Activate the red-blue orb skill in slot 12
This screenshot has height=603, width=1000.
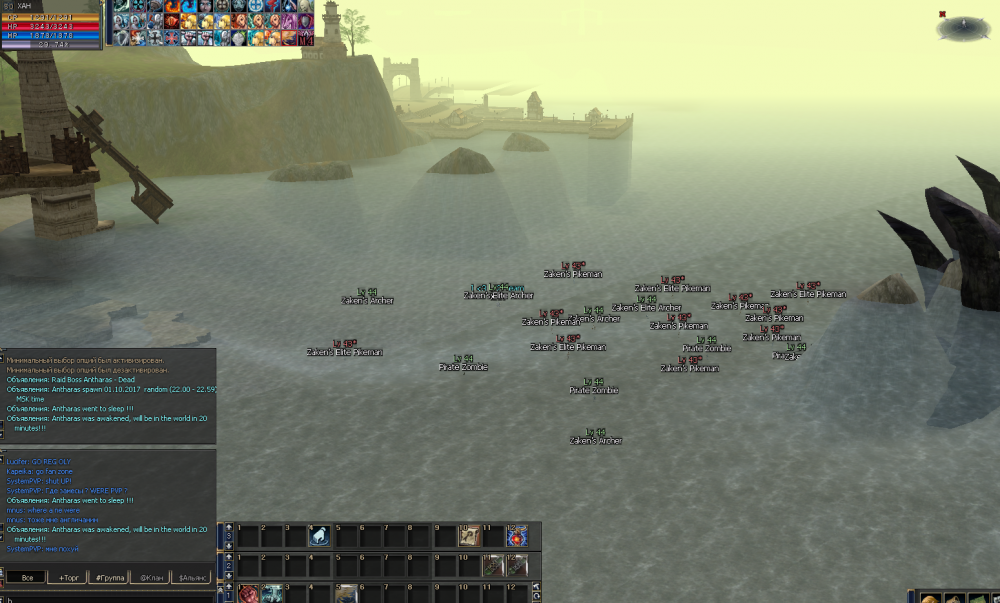[517, 537]
